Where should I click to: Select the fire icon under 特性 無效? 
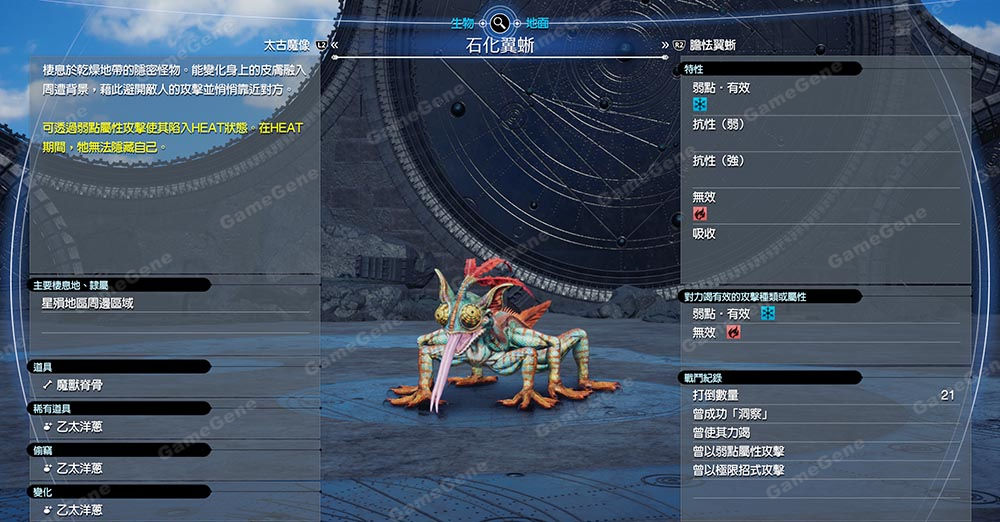pos(700,214)
